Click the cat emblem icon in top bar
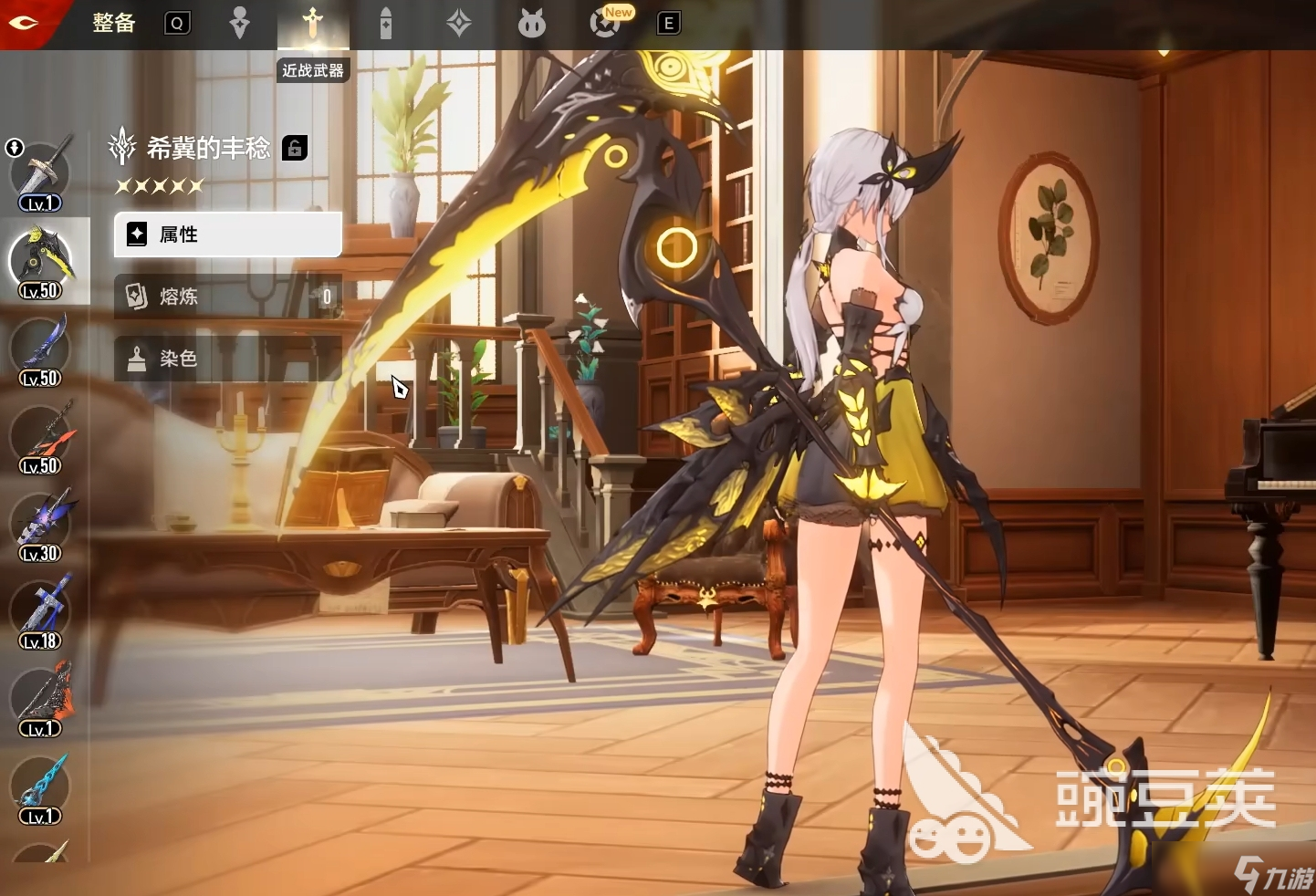The width and height of the screenshot is (1316, 896). pos(532,23)
